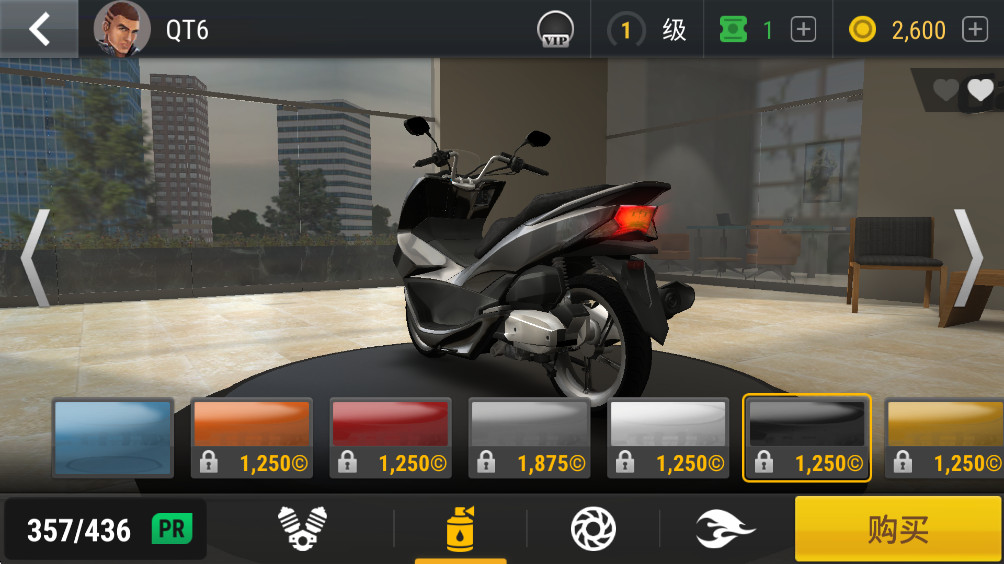Switch to the engine upgrade tab
The image size is (1004, 564).
coord(302,528)
